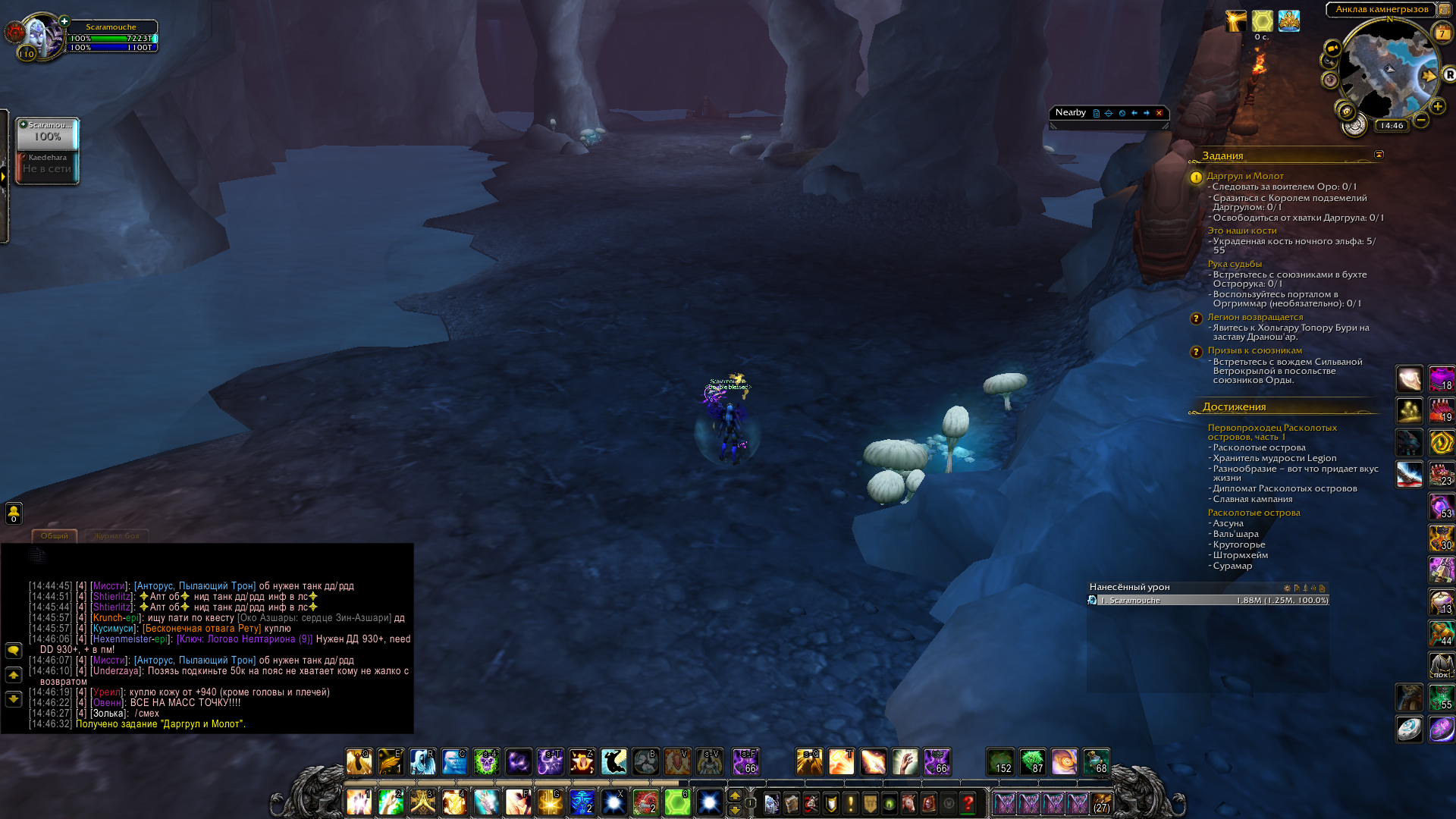Open the chat speech-bubble menu button

(x=14, y=651)
